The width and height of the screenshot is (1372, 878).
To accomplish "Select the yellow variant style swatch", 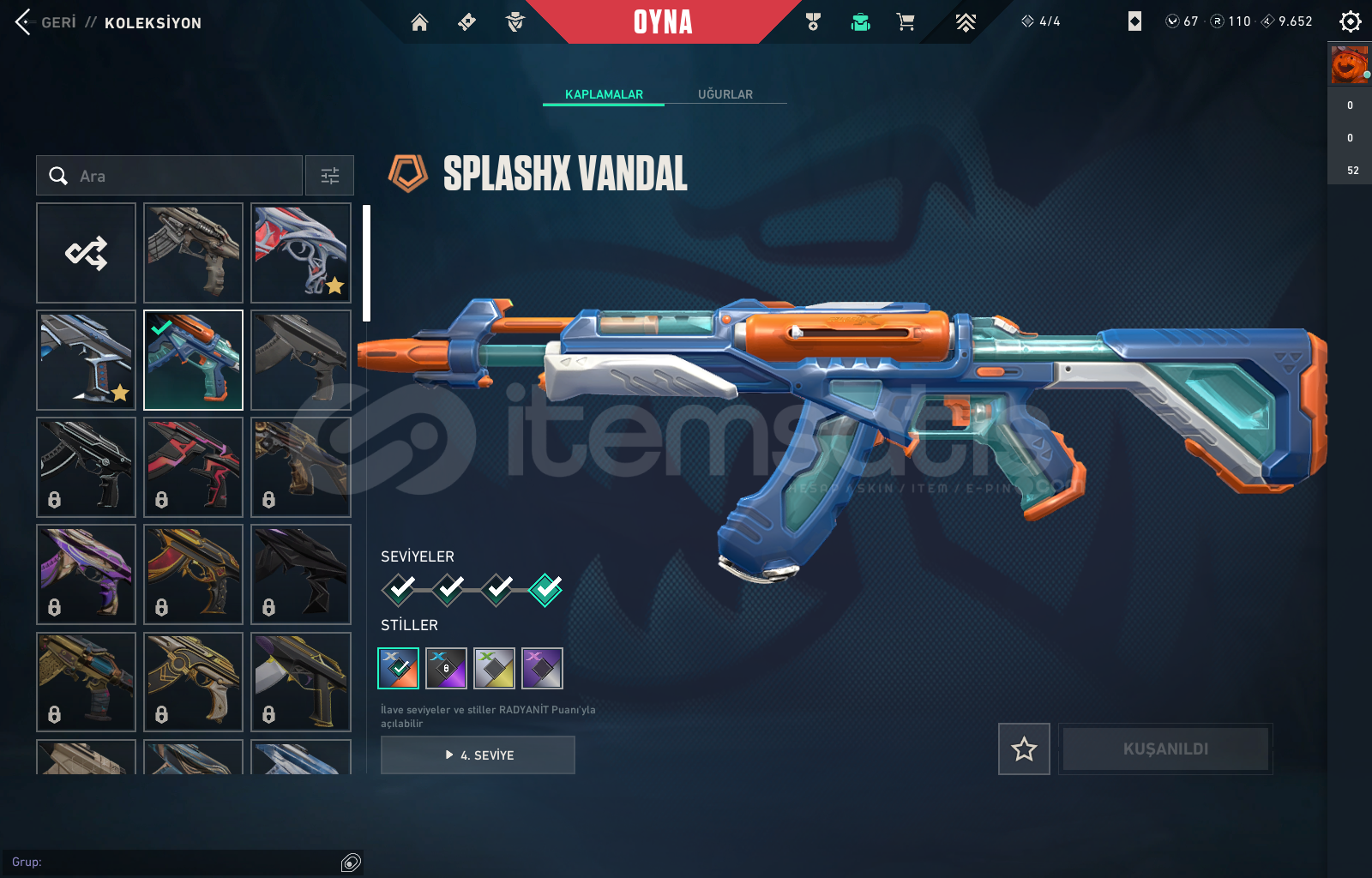I will [494, 668].
